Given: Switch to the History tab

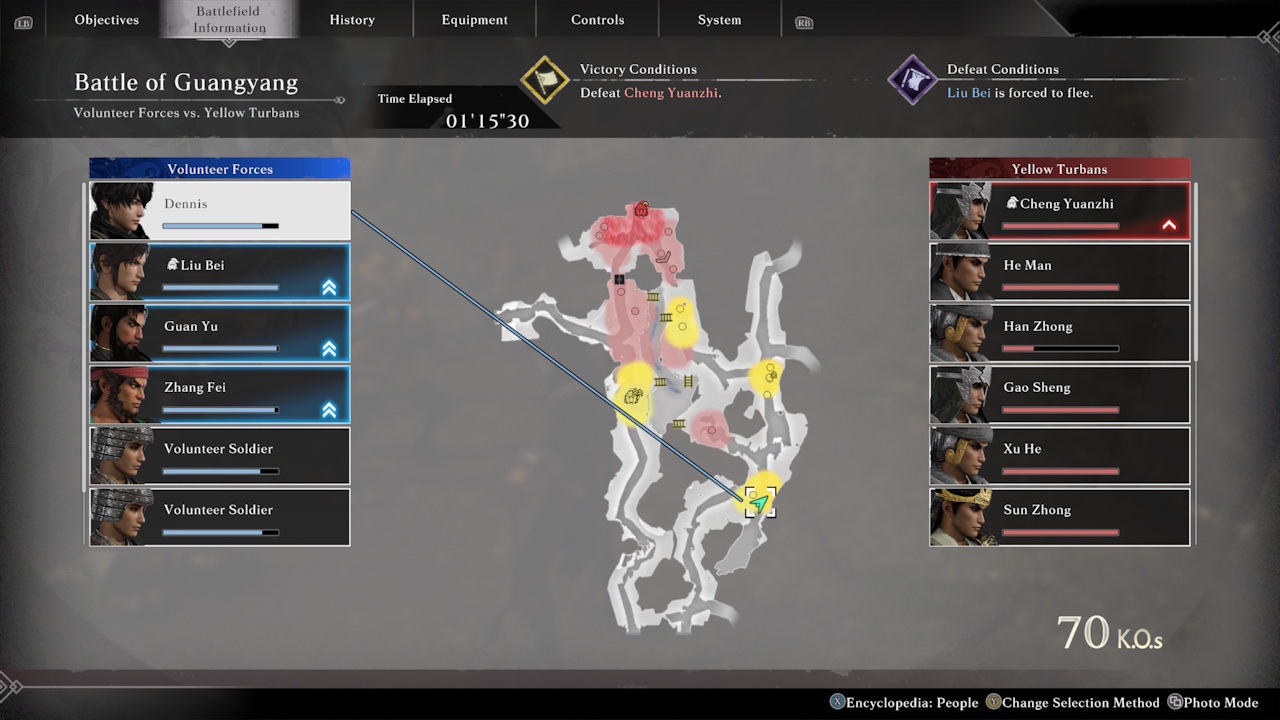Looking at the screenshot, I should (x=352, y=19).
